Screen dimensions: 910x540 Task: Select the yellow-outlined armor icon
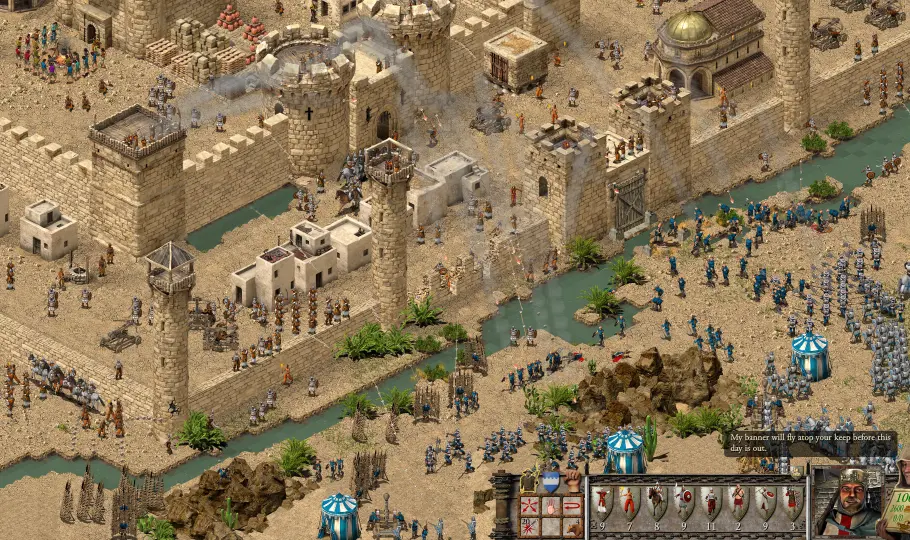pos(530,482)
